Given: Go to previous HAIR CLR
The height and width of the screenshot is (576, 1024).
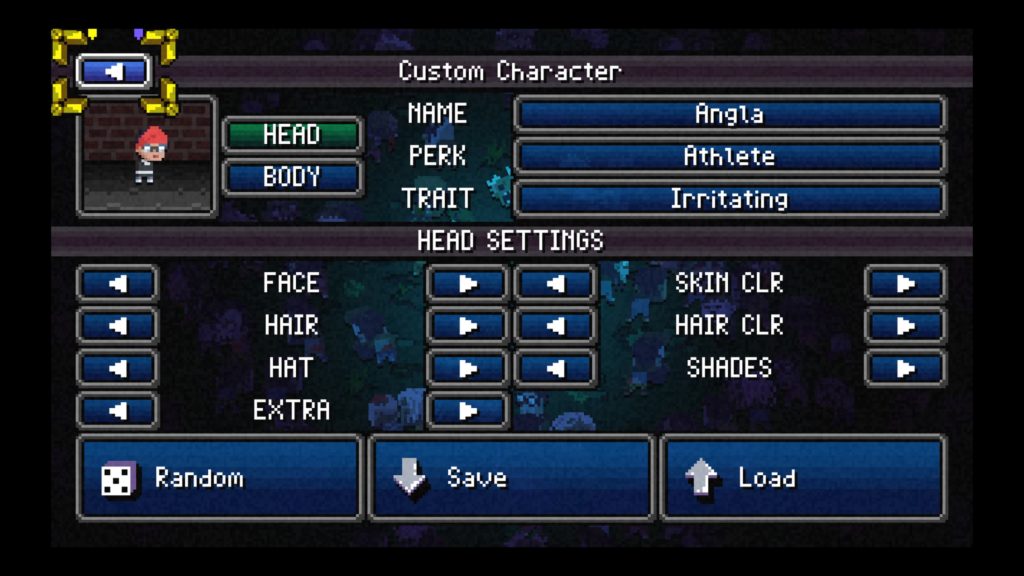Looking at the screenshot, I should click(555, 326).
